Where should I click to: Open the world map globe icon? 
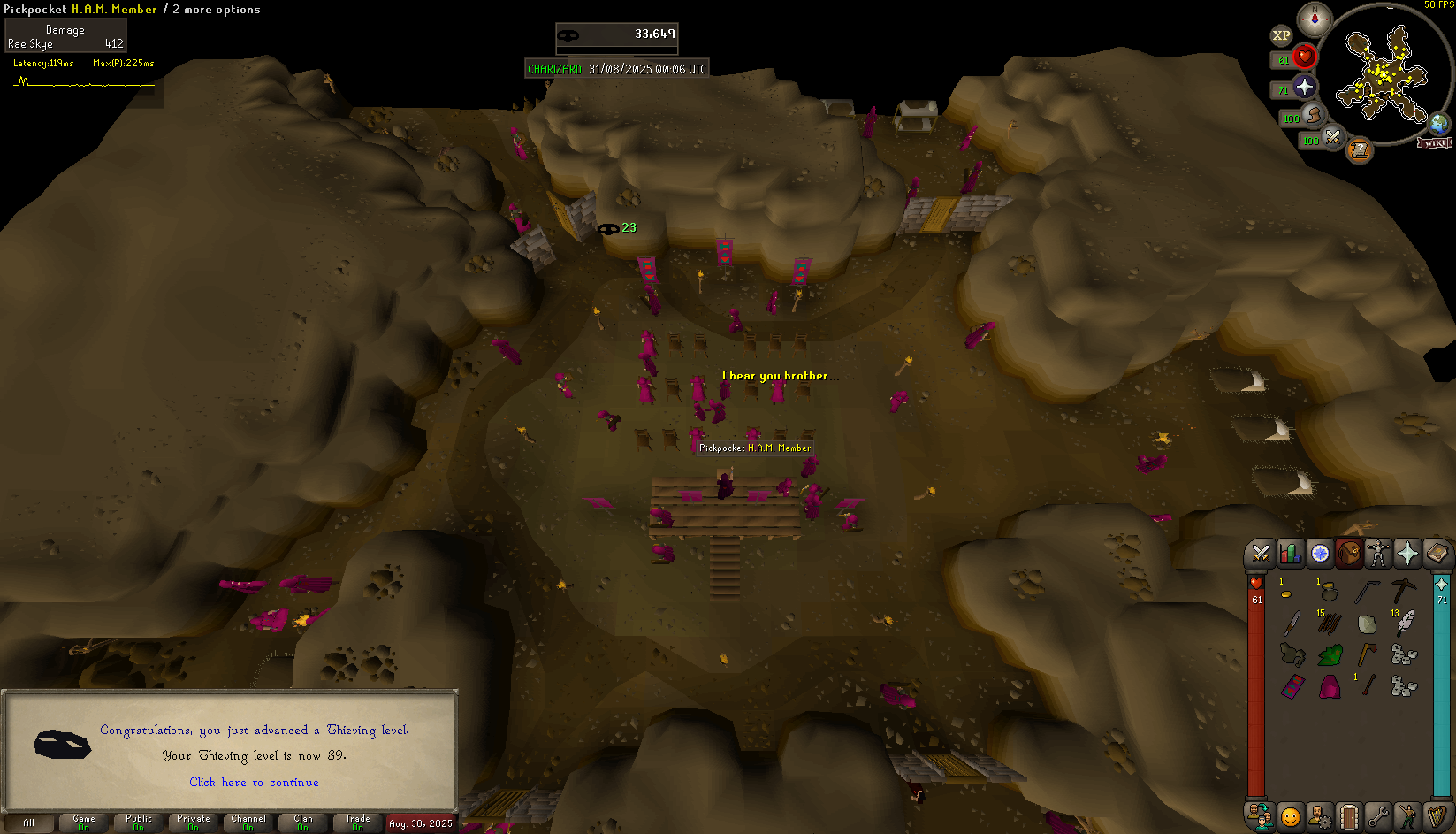(1439, 123)
